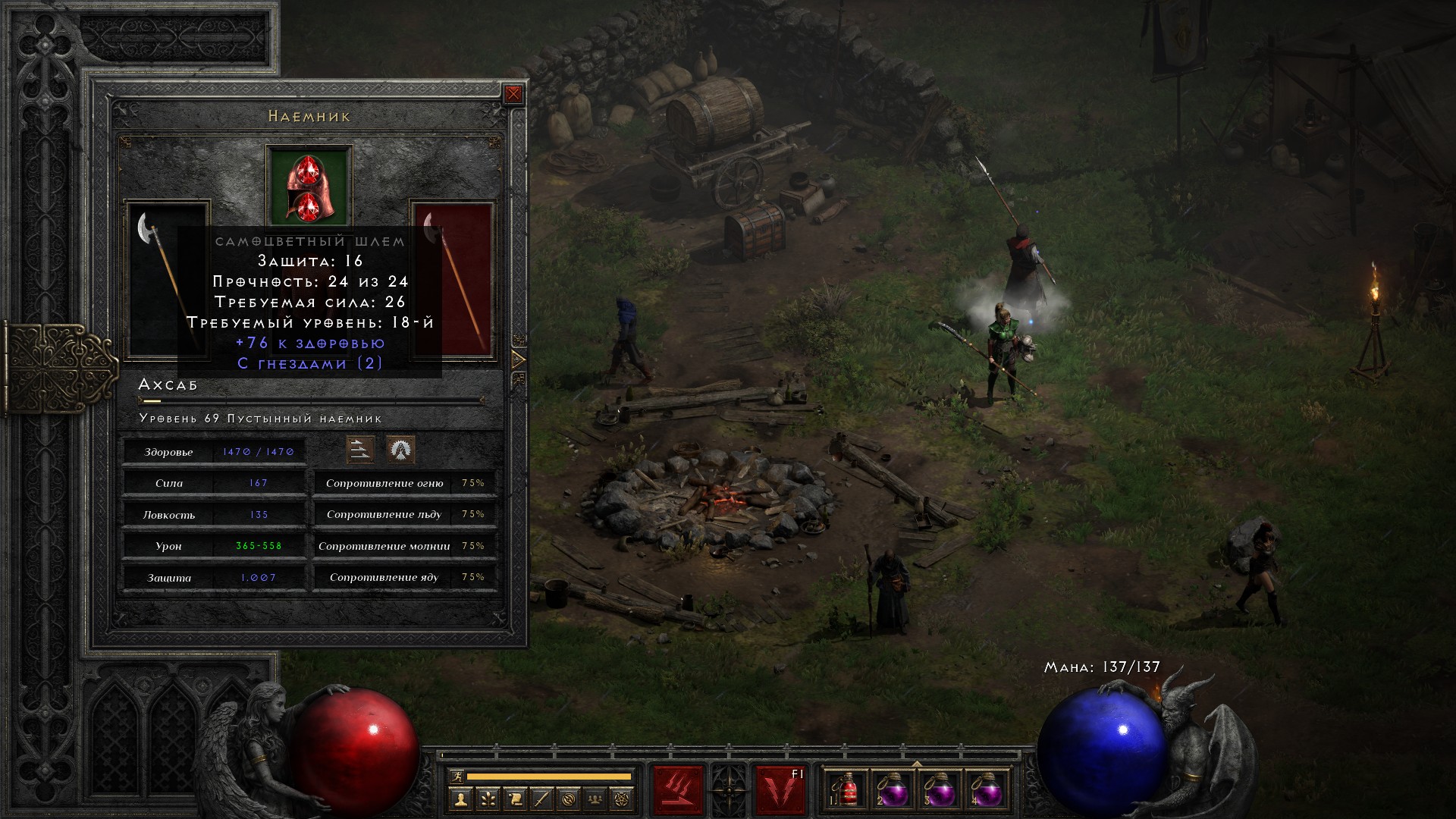Viewport: 1456px width, 819px height.
Task: Click the mercenary Jab skill icon
Action: click(360, 450)
